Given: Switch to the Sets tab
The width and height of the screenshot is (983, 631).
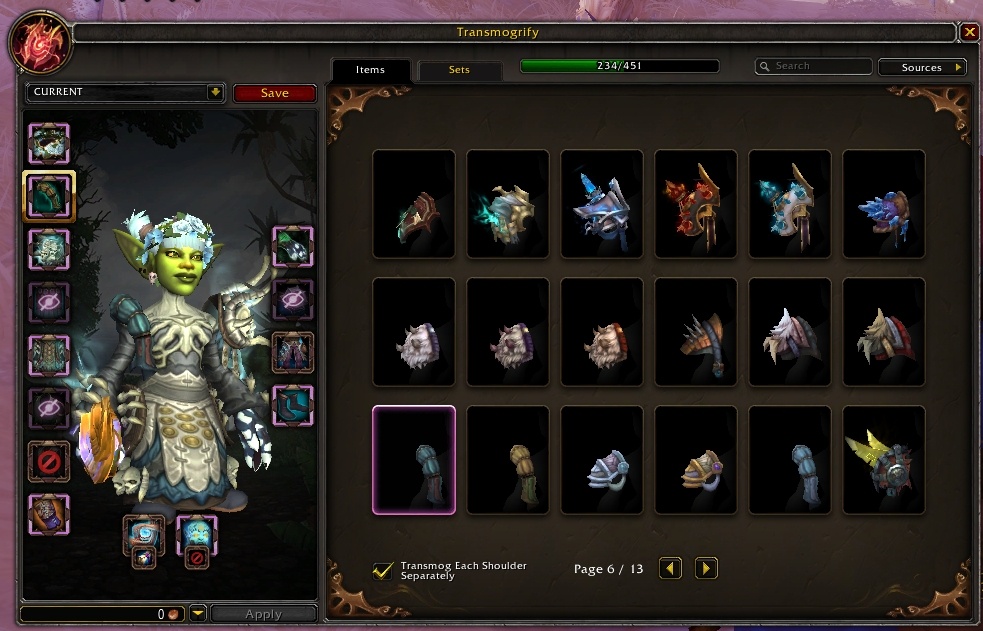Looking at the screenshot, I should click(459, 70).
